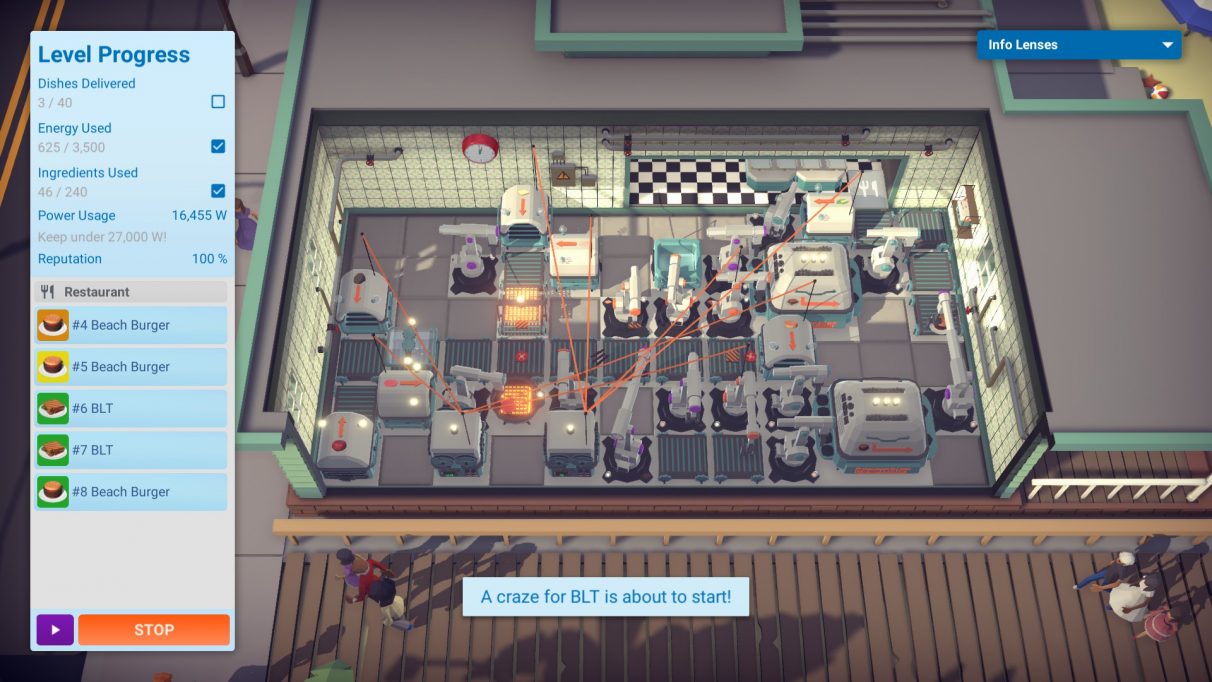1212x682 pixels.
Task: Select the #5 Beach Burger order
Action: point(132,367)
